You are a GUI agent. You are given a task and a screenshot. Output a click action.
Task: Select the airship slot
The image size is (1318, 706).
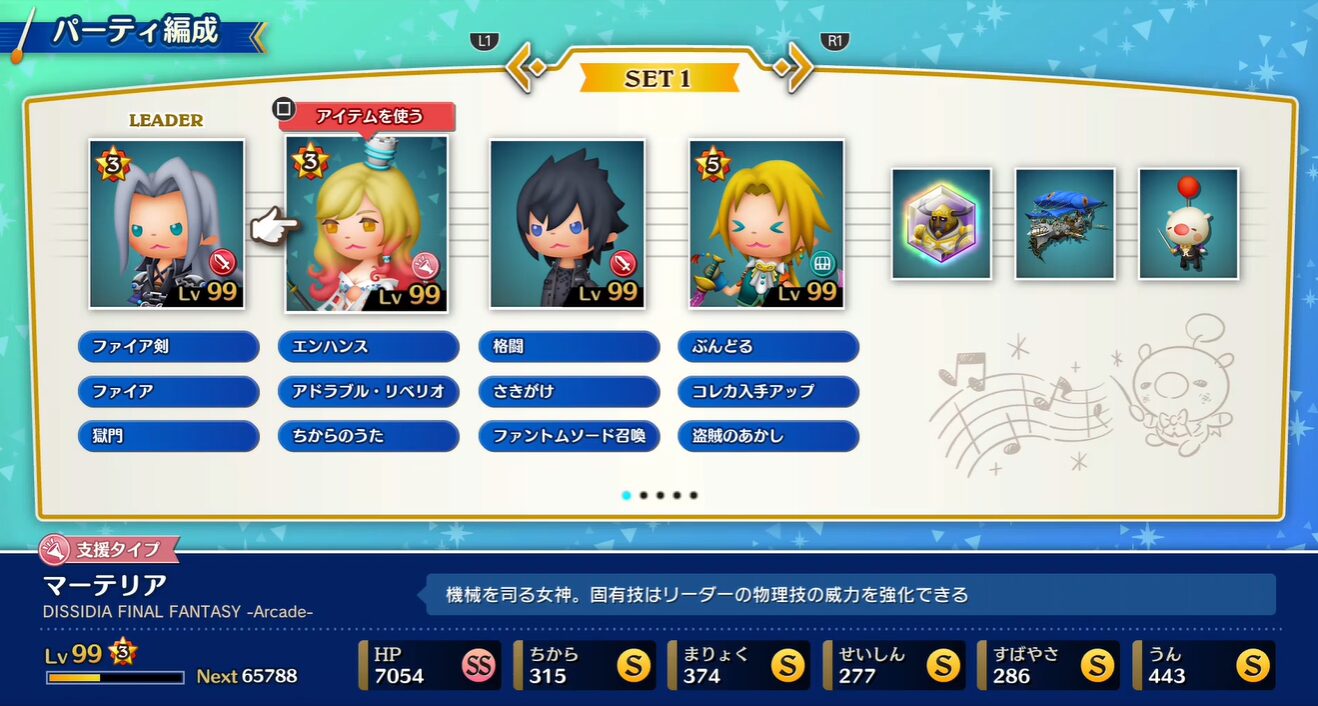[1065, 224]
